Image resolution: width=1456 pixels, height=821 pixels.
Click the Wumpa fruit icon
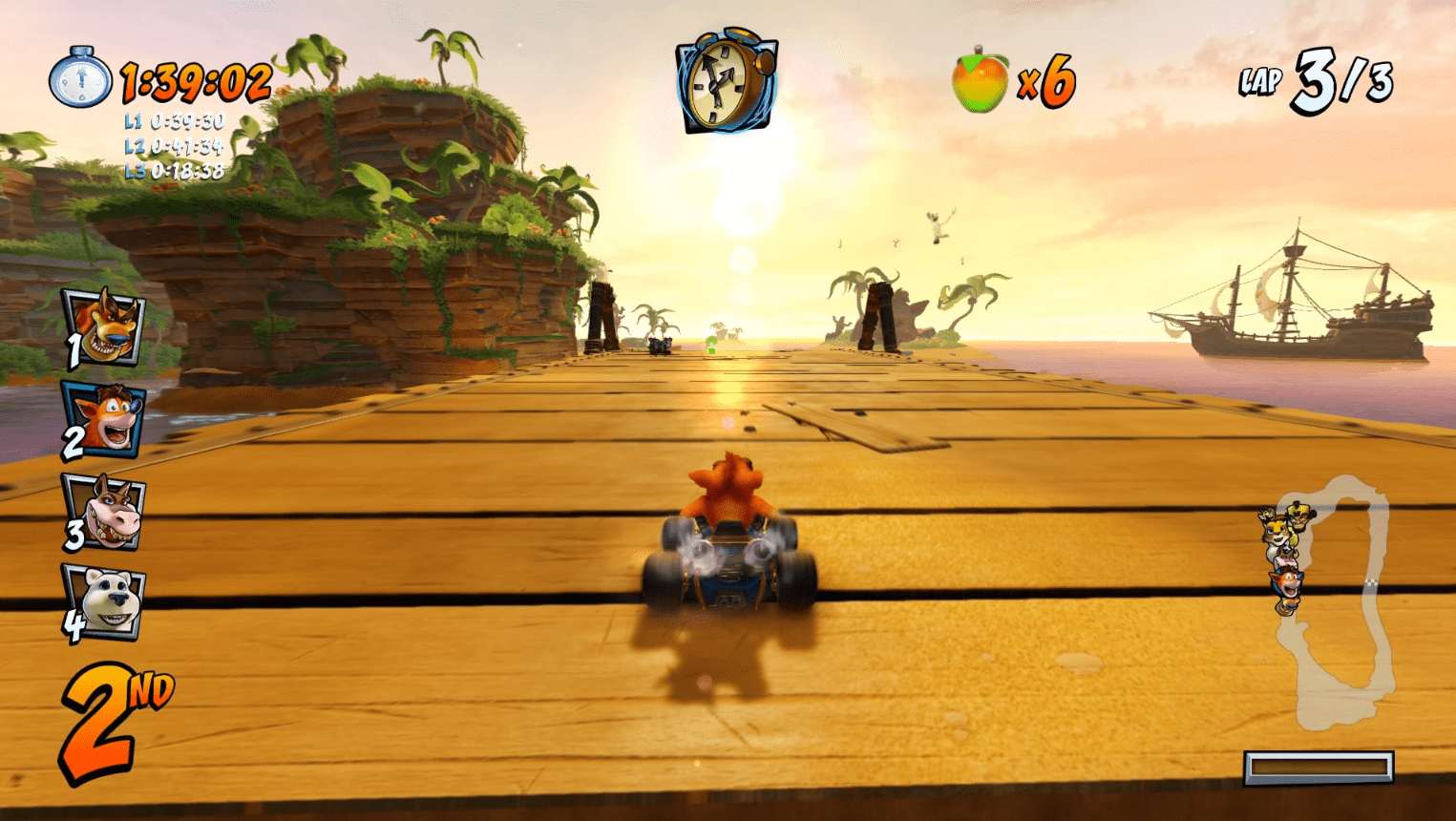pos(980,82)
